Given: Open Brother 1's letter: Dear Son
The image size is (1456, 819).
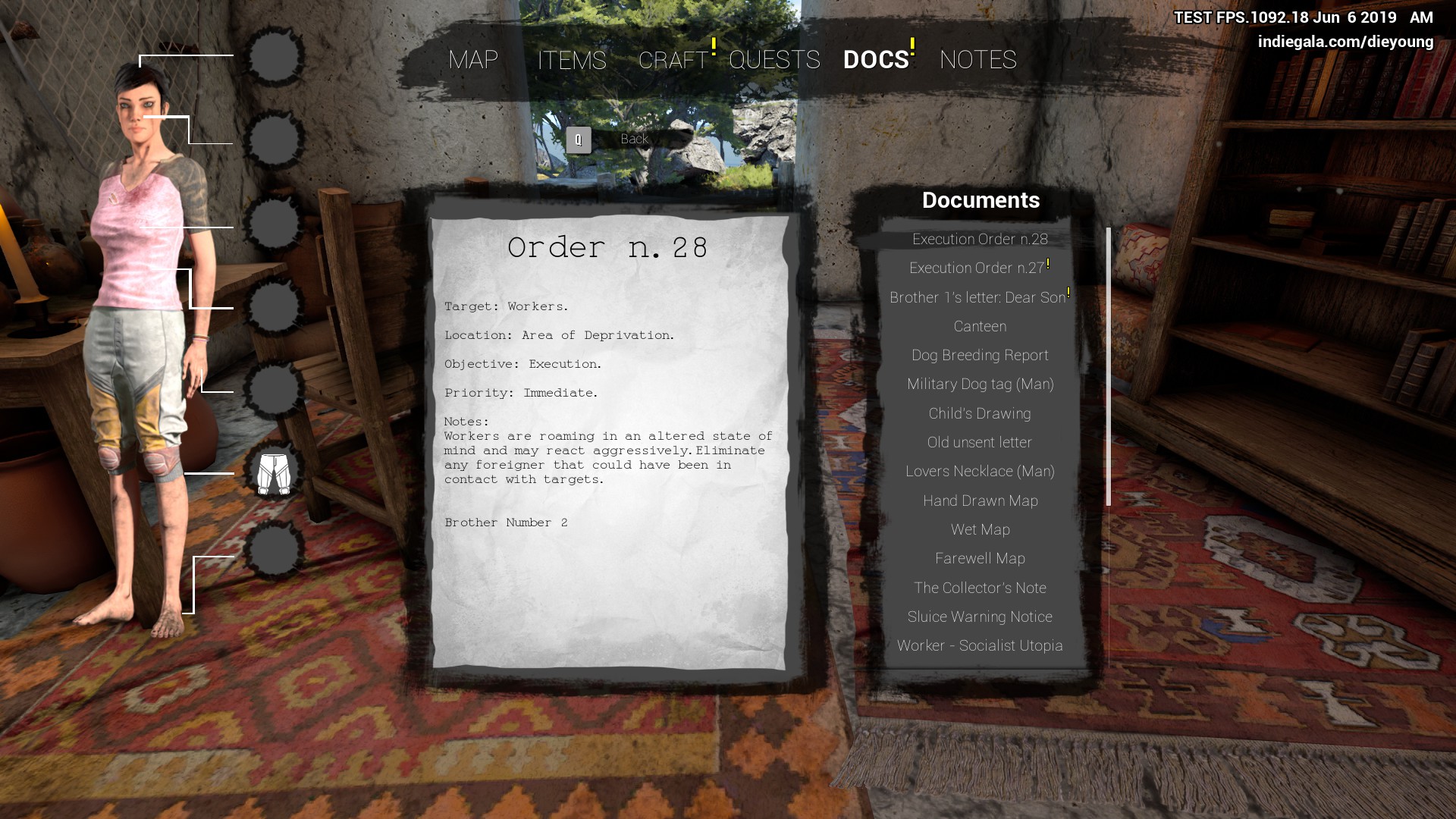Looking at the screenshot, I should point(977,297).
